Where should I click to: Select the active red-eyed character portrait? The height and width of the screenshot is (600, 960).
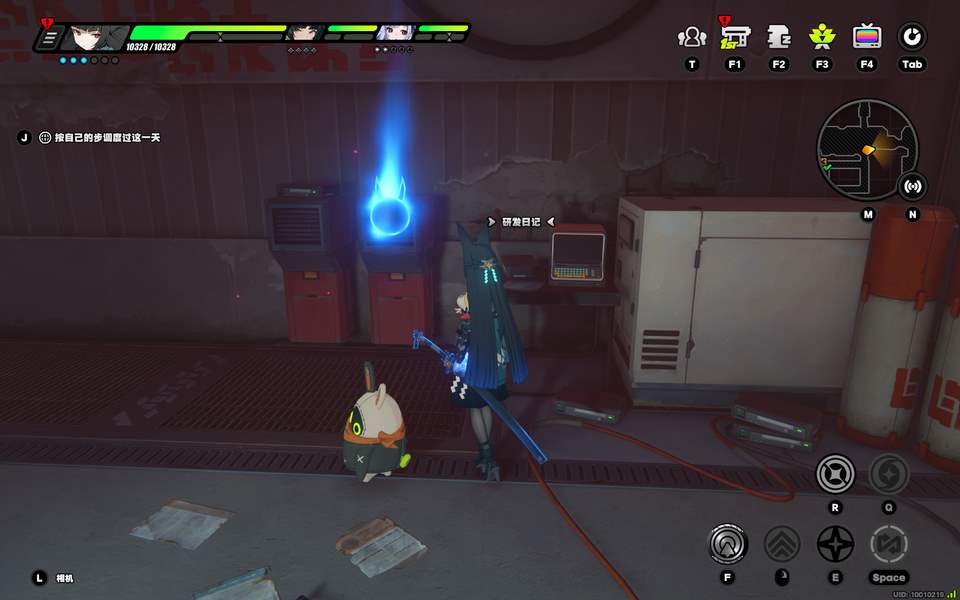pyautogui.click(x=94, y=38)
